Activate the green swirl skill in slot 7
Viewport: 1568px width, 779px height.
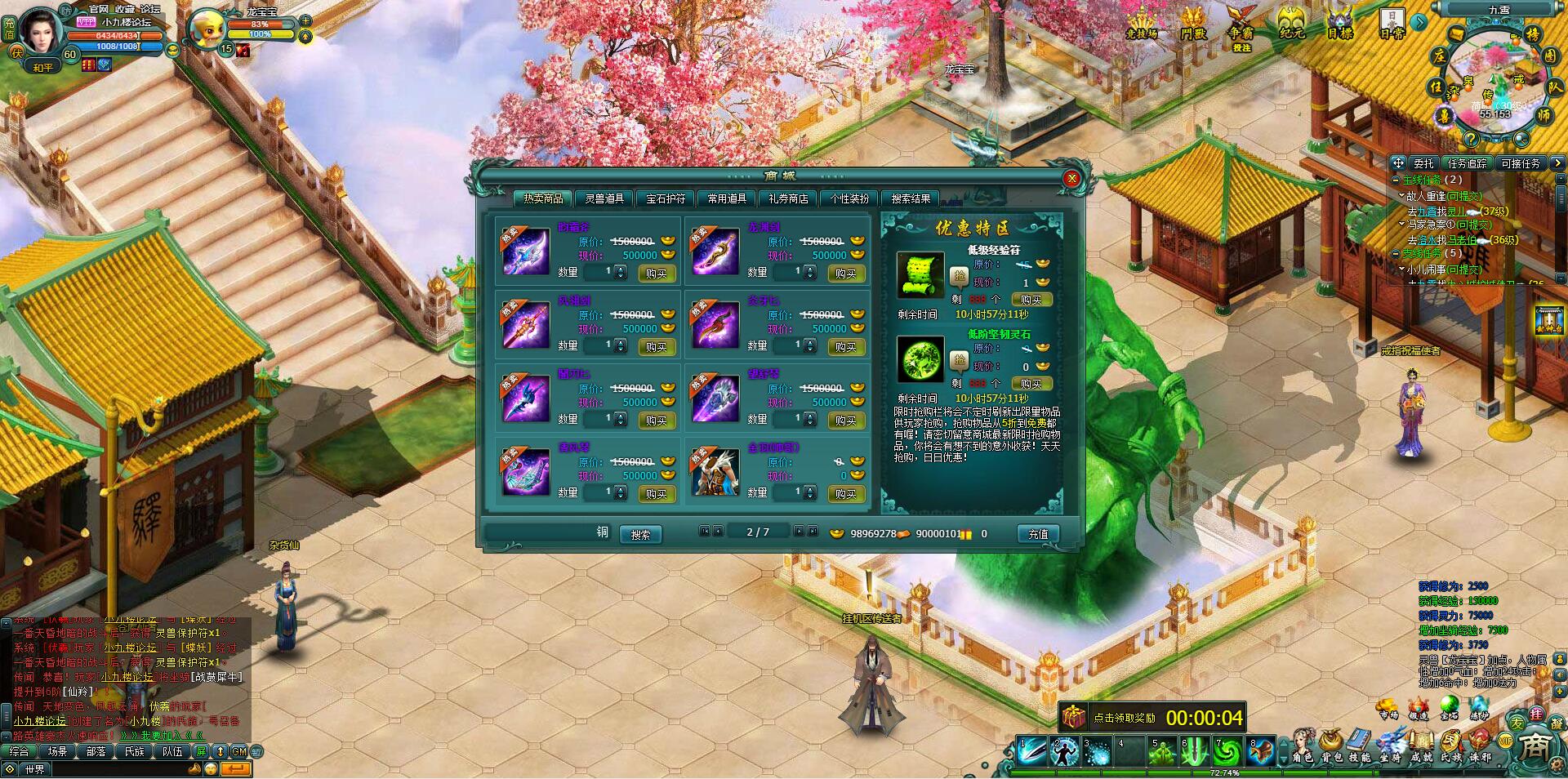coord(1227,751)
